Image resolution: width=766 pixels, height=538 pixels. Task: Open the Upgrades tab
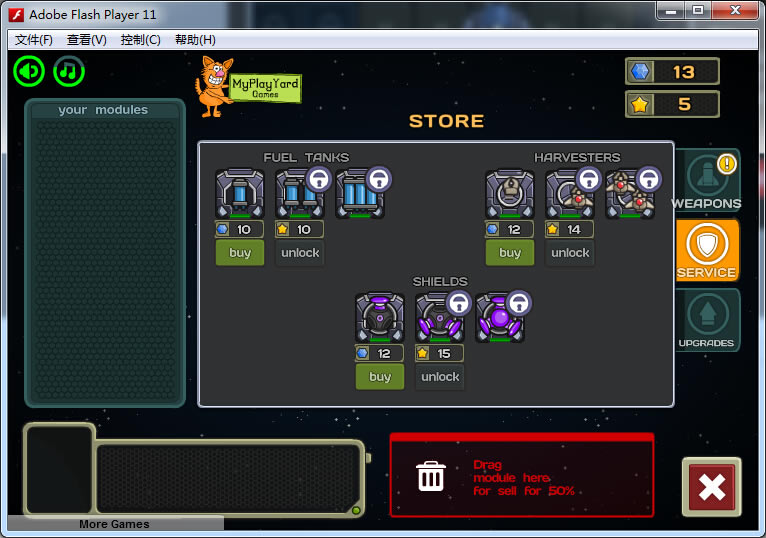point(707,320)
